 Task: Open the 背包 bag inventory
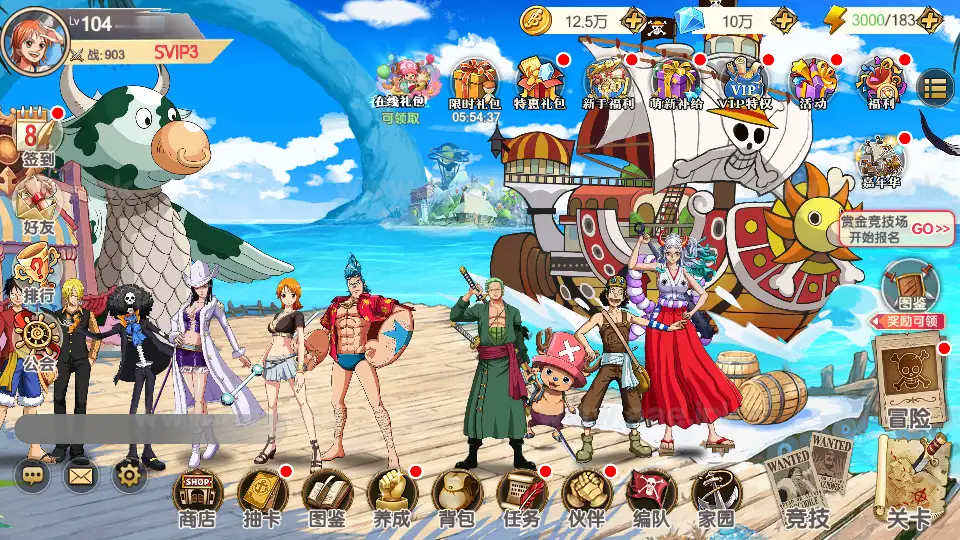pyautogui.click(x=456, y=495)
